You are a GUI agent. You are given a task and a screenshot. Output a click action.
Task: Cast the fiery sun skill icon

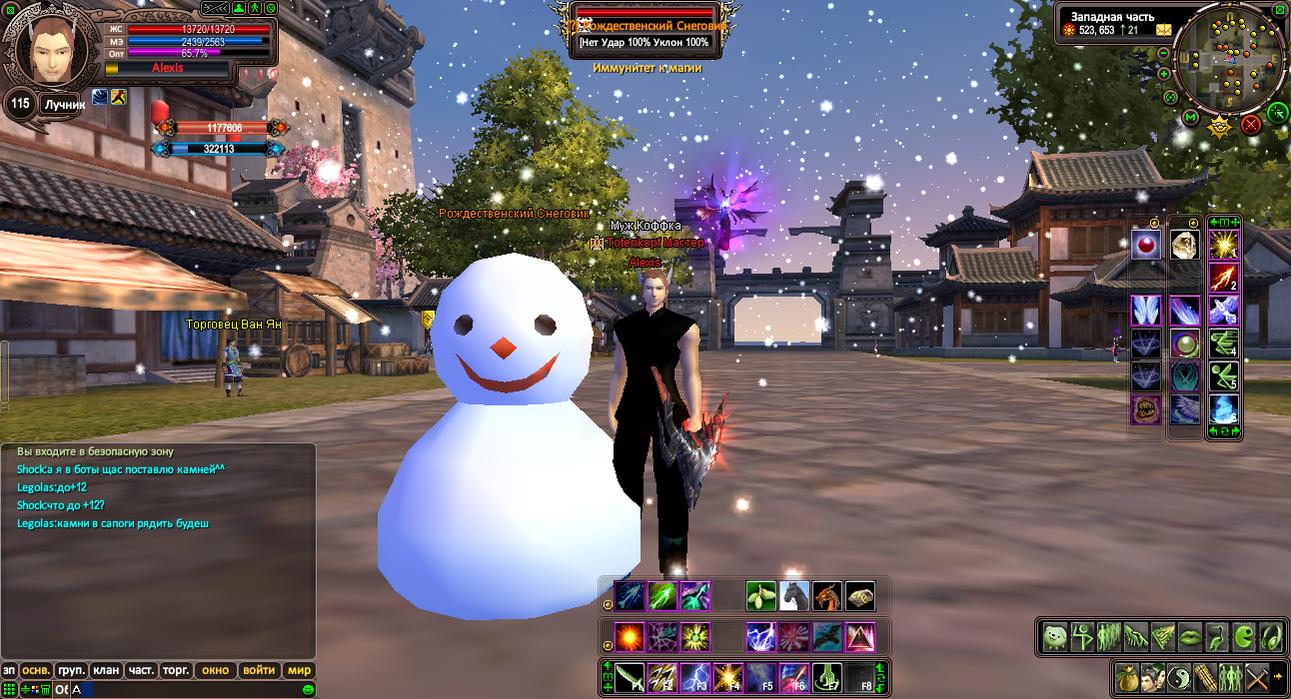pos(629,636)
